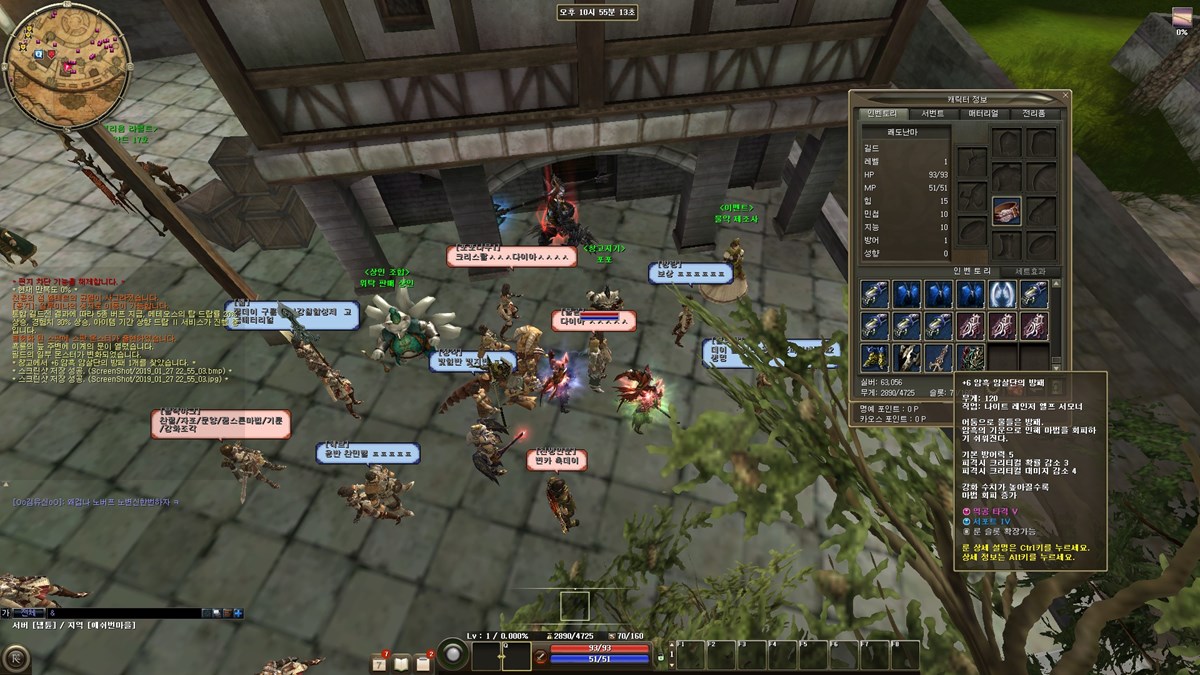Select the sword item in the inventory
The image size is (1200, 675).
pos(939,356)
